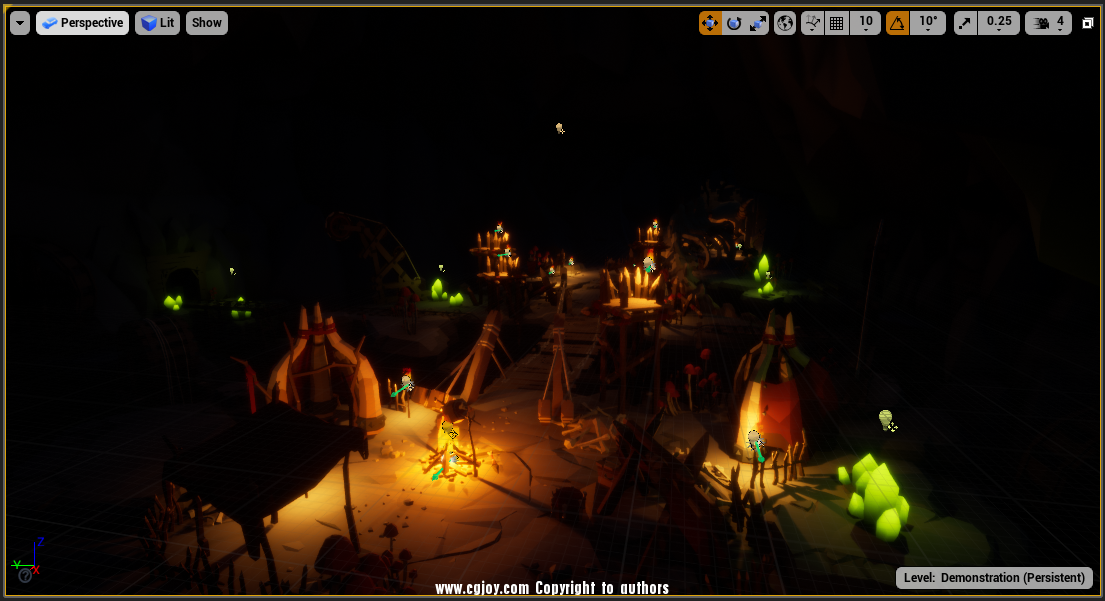Screen dimensions: 1105x601
Task: Select the translate gizmo tool
Action: [710, 23]
